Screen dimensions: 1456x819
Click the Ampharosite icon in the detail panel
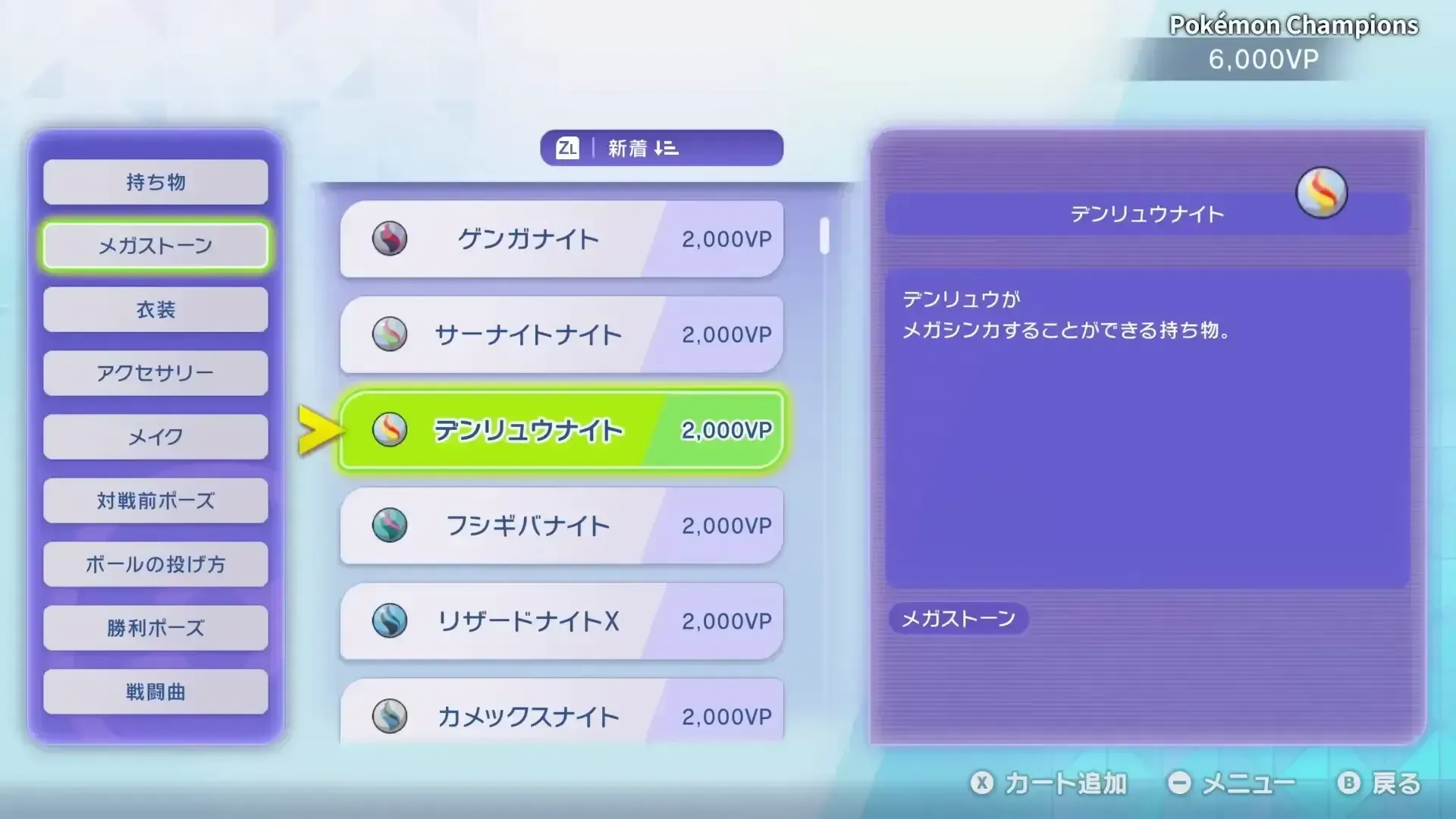(x=1323, y=193)
